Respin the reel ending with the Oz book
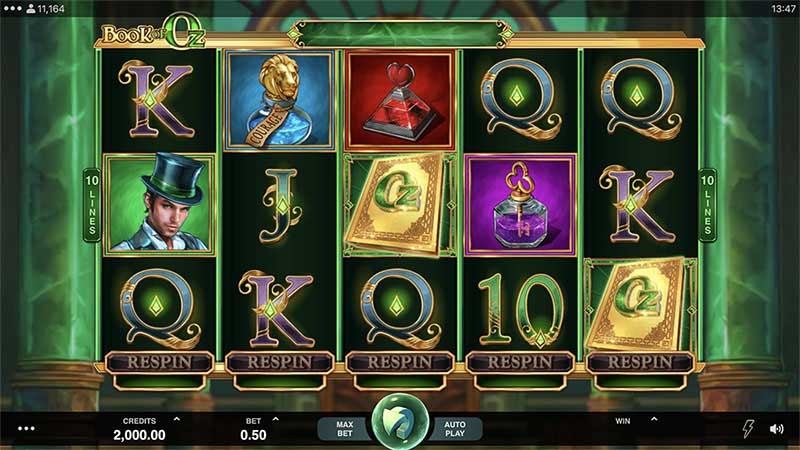The width and height of the screenshot is (800, 450). (x=640, y=362)
